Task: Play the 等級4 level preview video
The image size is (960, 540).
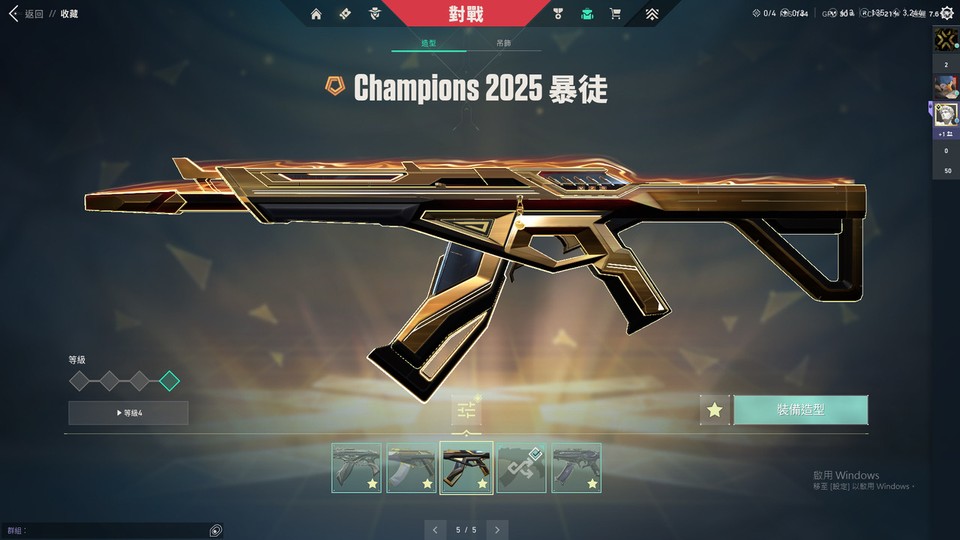Action: (128, 413)
